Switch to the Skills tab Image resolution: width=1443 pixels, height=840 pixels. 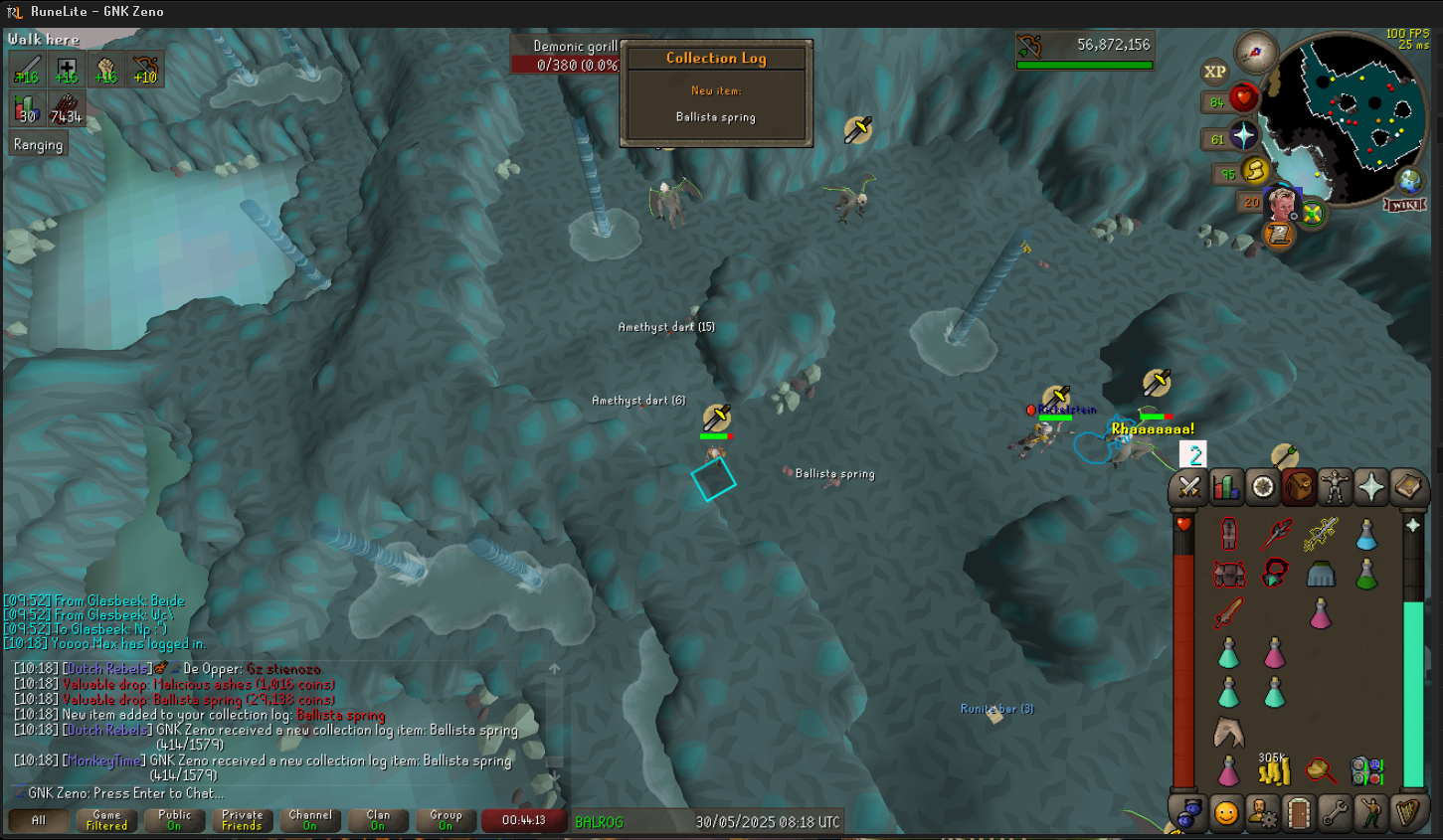point(1226,487)
